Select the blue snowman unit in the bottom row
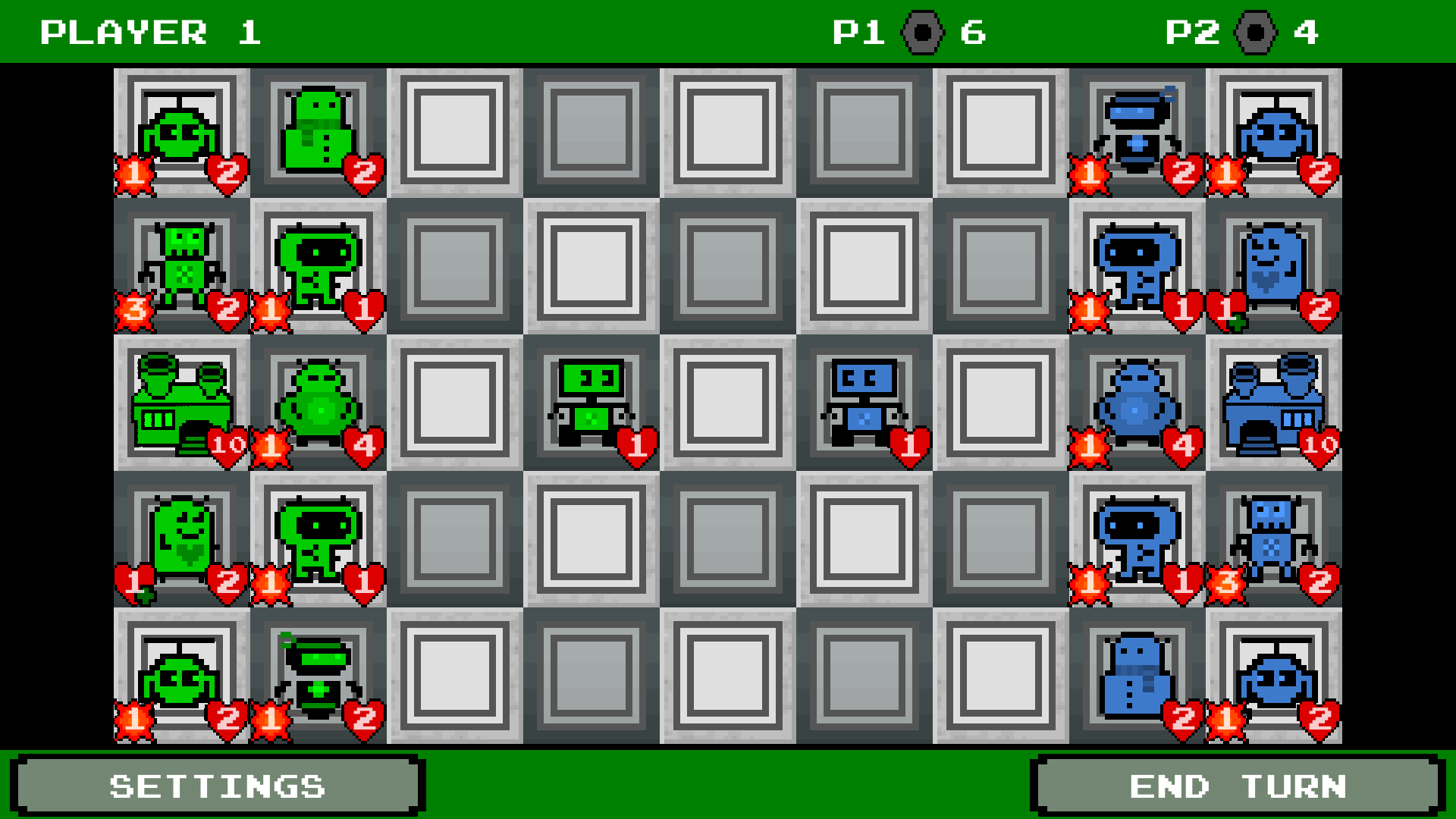 click(x=1136, y=679)
